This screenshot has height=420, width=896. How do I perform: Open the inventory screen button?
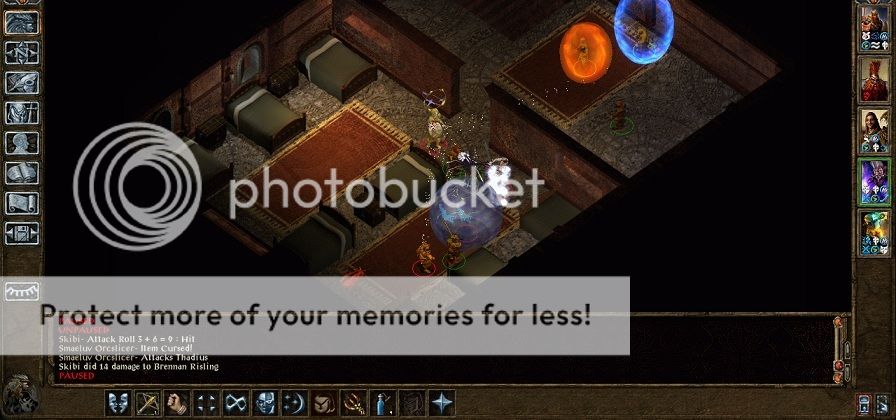coord(21,114)
